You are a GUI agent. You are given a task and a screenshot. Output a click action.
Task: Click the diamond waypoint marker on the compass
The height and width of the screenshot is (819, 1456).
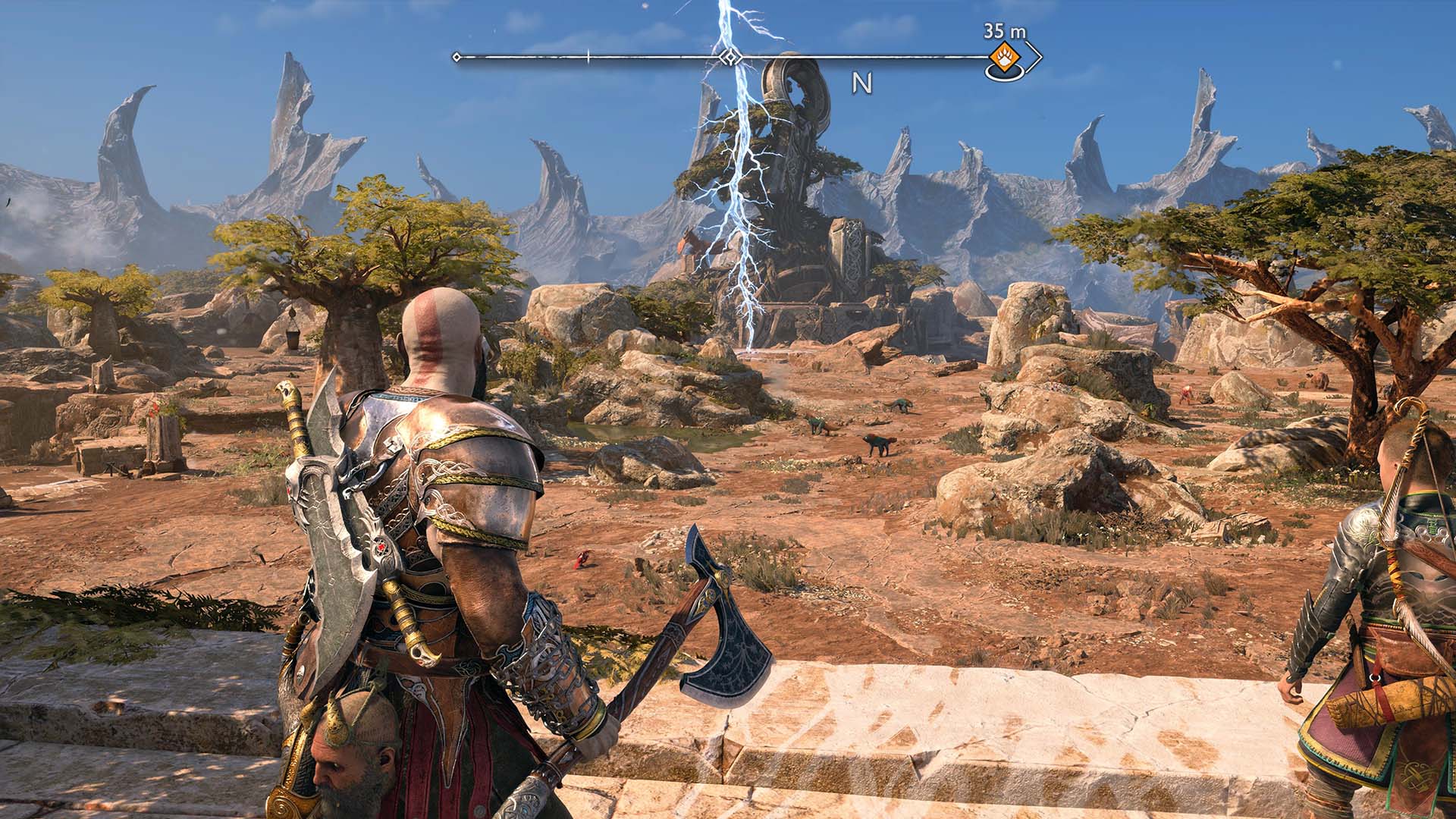[729, 56]
